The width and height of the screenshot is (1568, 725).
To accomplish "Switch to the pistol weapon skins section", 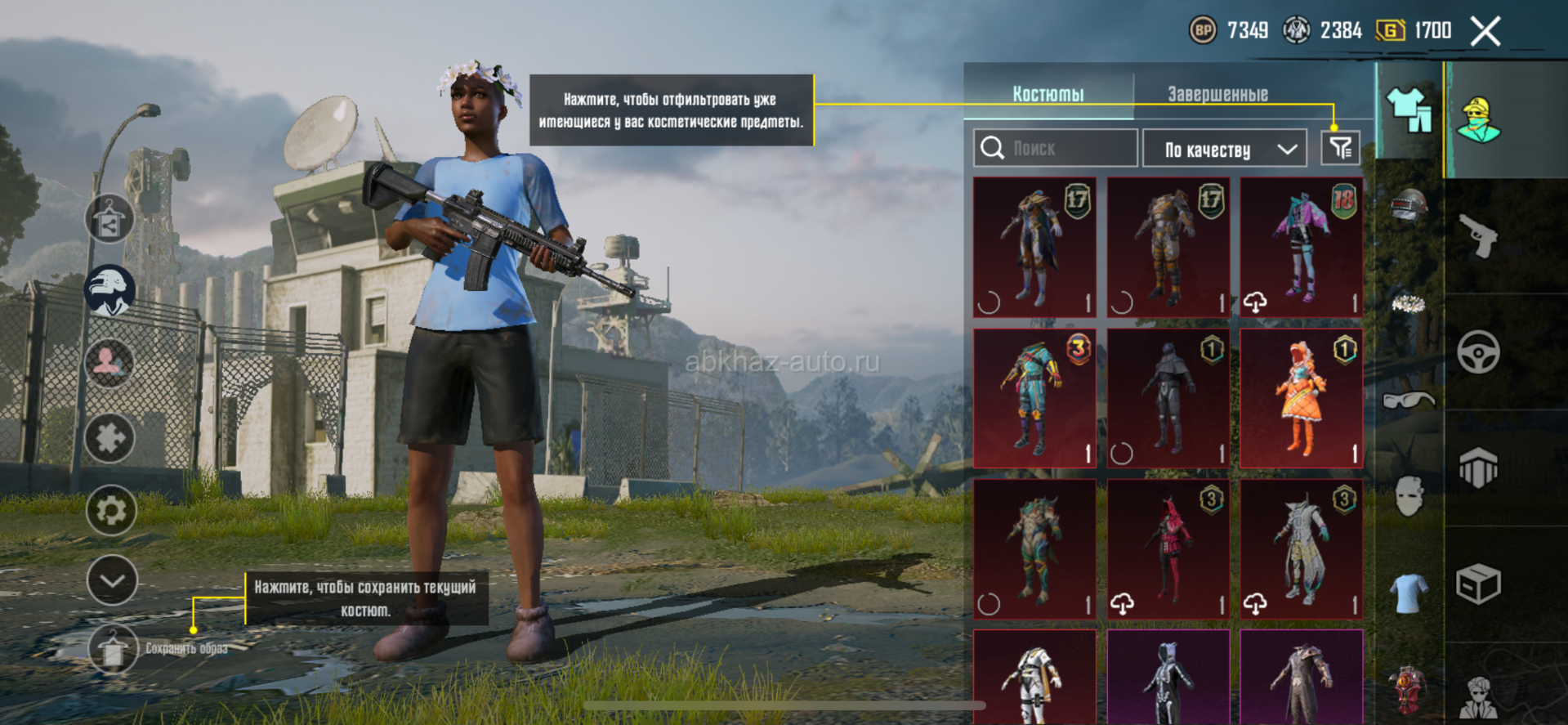I will [x=1478, y=236].
